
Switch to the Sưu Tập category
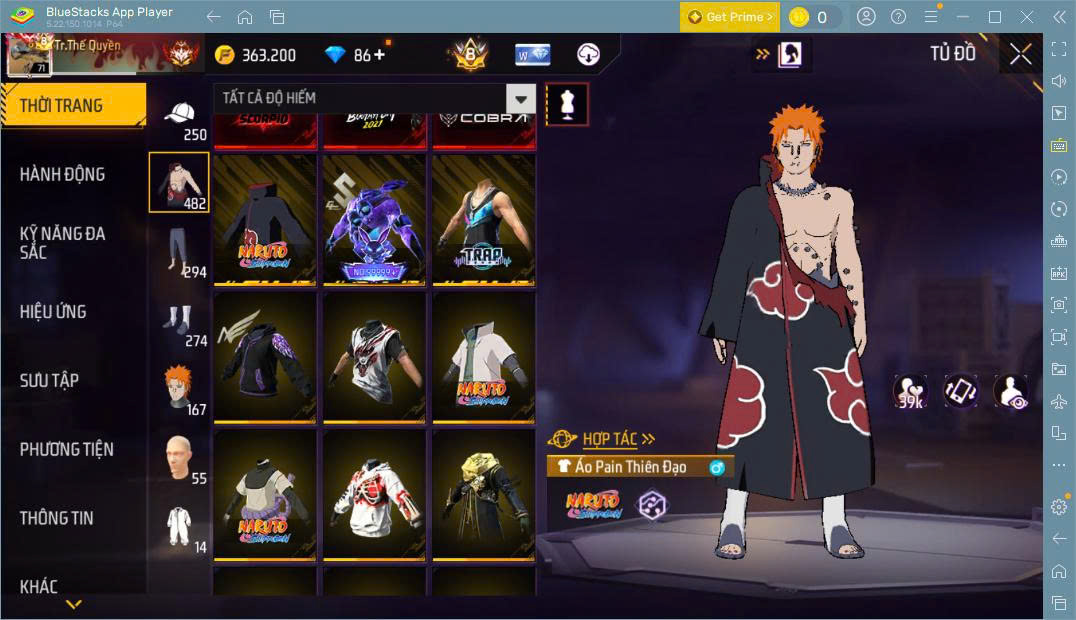[x=49, y=380]
